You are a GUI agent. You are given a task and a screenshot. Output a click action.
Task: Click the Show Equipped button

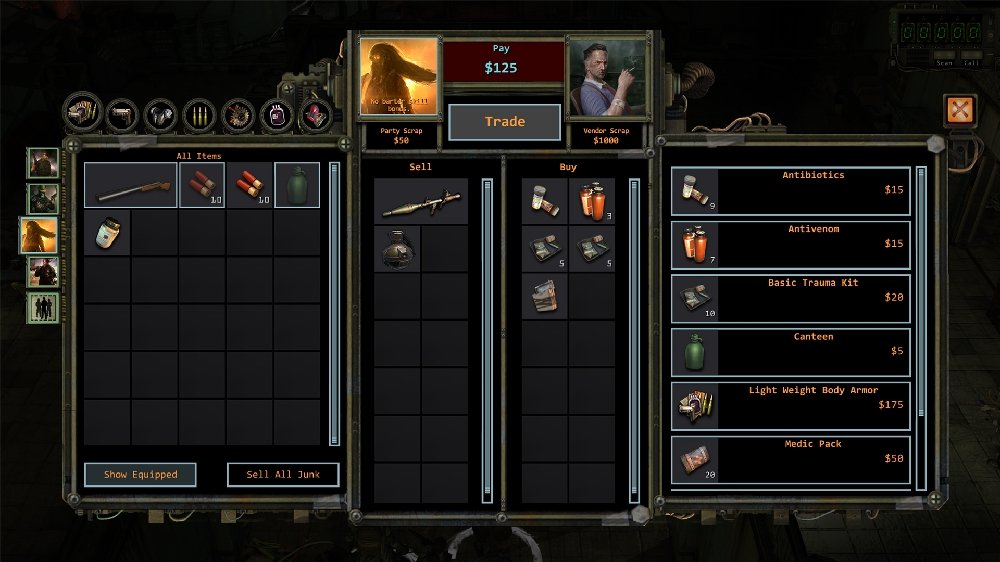tap(140, 474)
